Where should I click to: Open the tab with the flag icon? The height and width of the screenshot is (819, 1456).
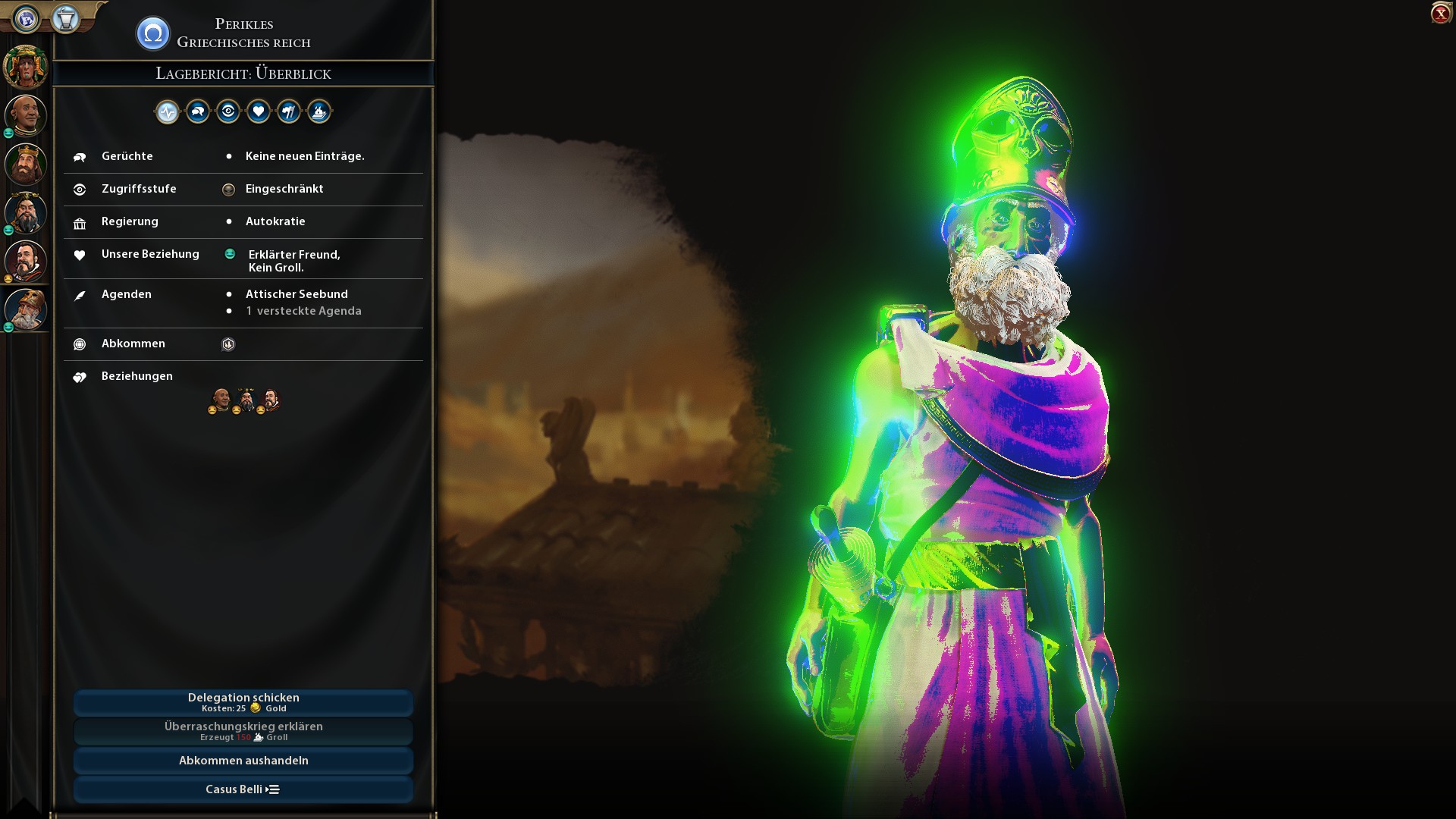pyautogui.click(x=289, y=112)
